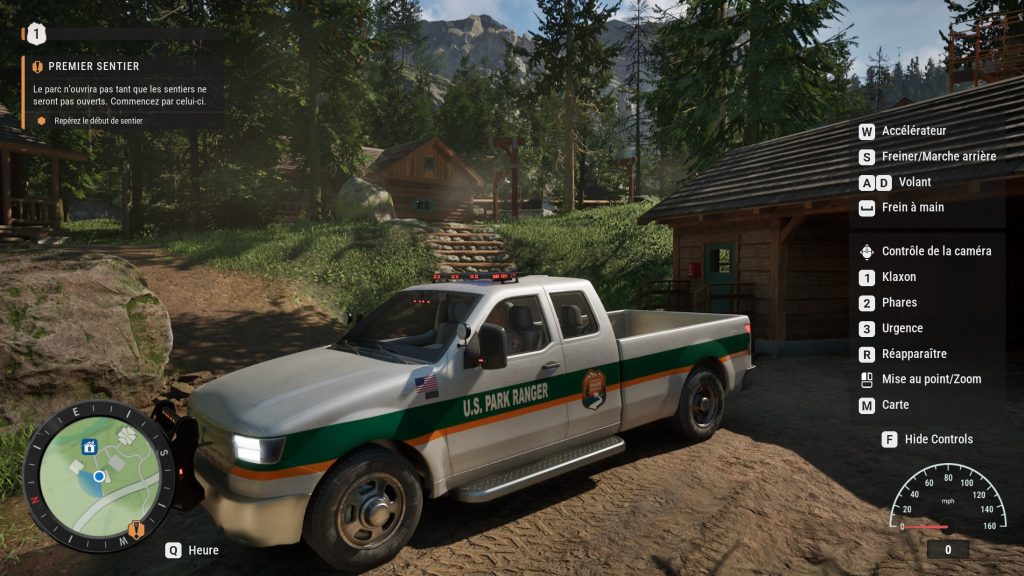
Task: Click the orange quest marker on minimap rim
Action: coord(136,529)
